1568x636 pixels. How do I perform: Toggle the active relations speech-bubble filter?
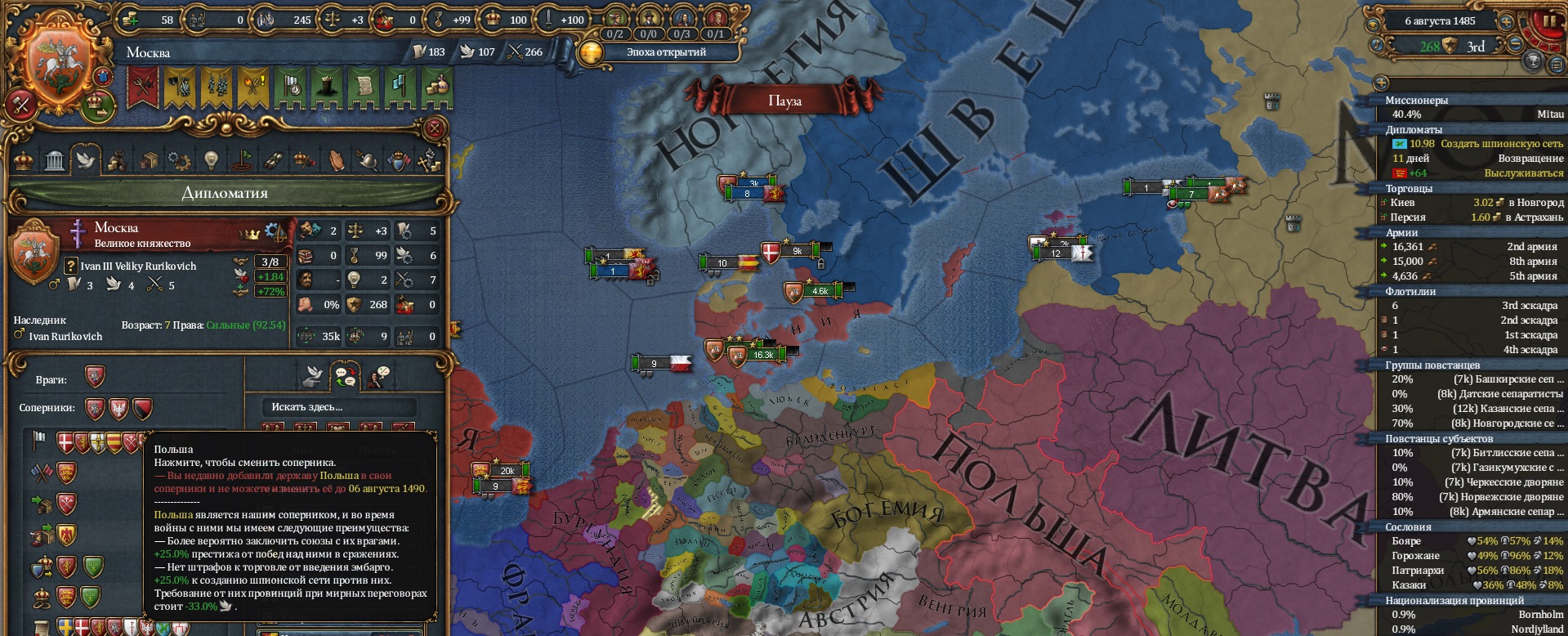point(344,375)
